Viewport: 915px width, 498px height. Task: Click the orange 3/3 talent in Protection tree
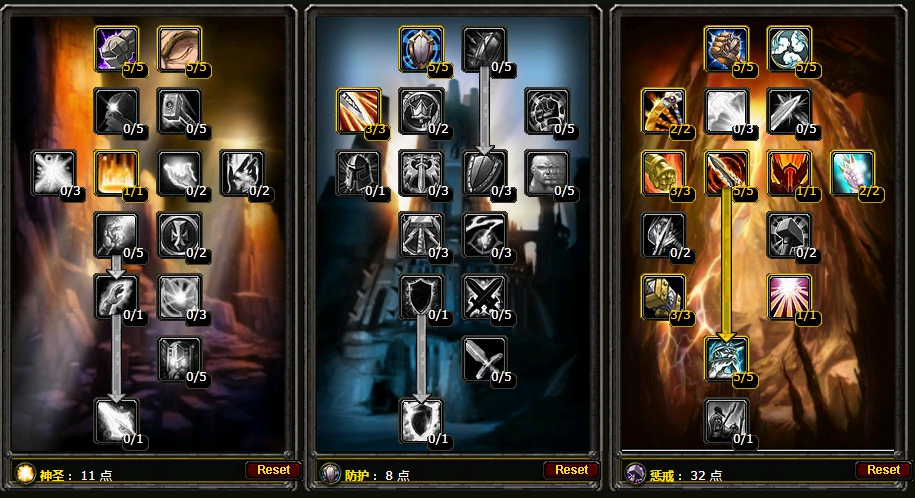[x=358, y=110]
